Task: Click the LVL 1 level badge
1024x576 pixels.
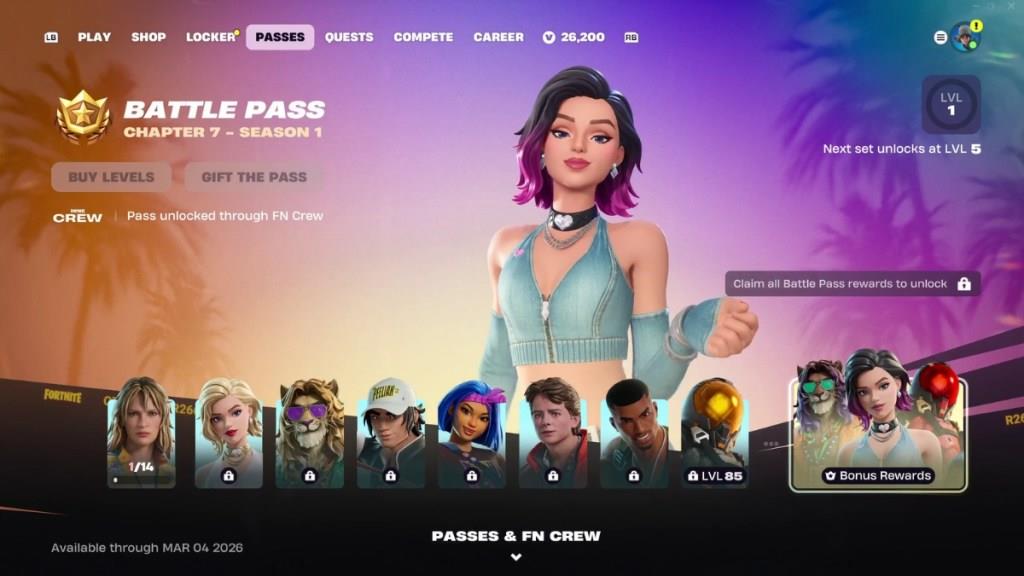Action: [950, 104]
